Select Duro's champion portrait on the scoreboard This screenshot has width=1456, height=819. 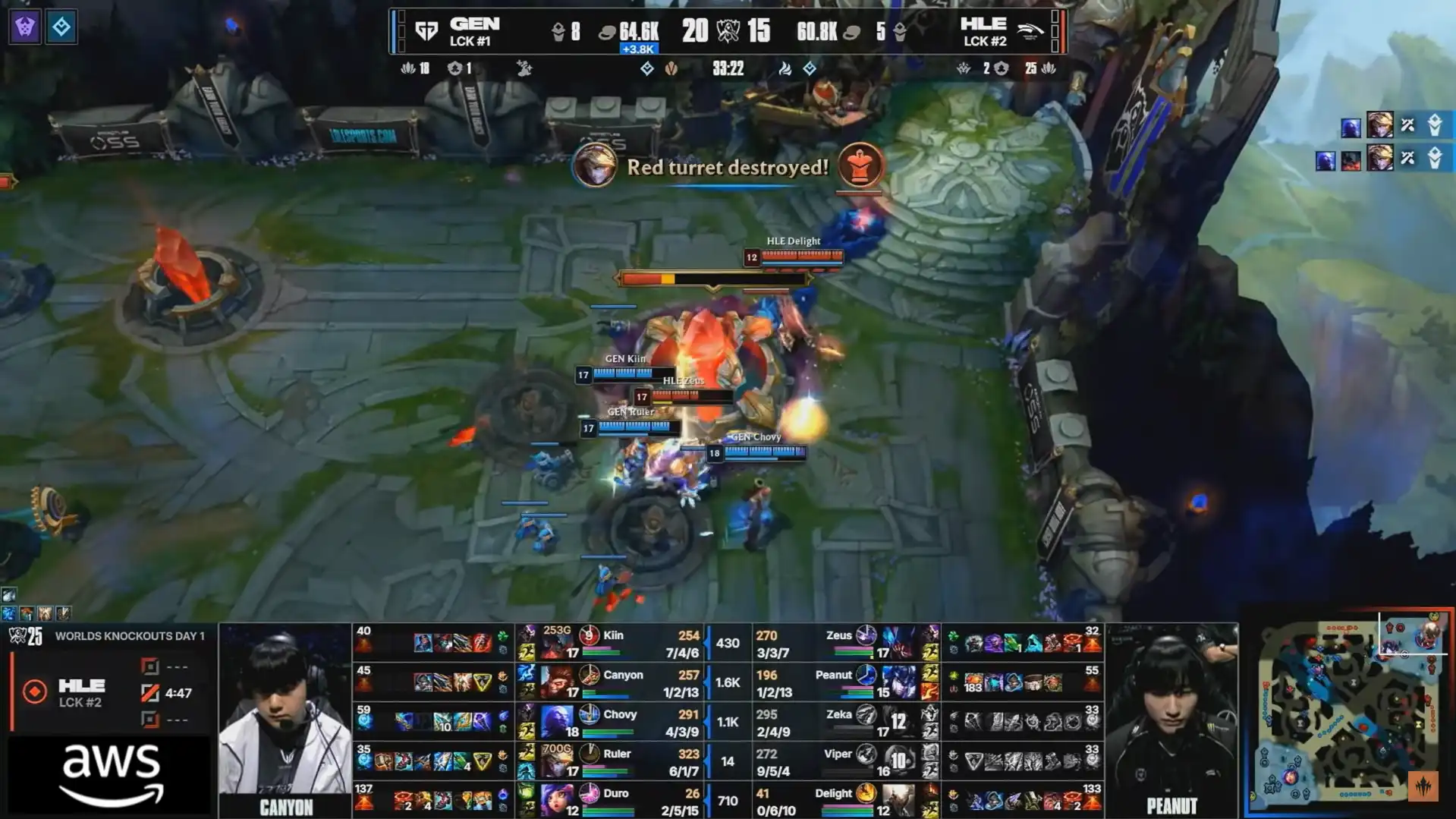(556, 801)
